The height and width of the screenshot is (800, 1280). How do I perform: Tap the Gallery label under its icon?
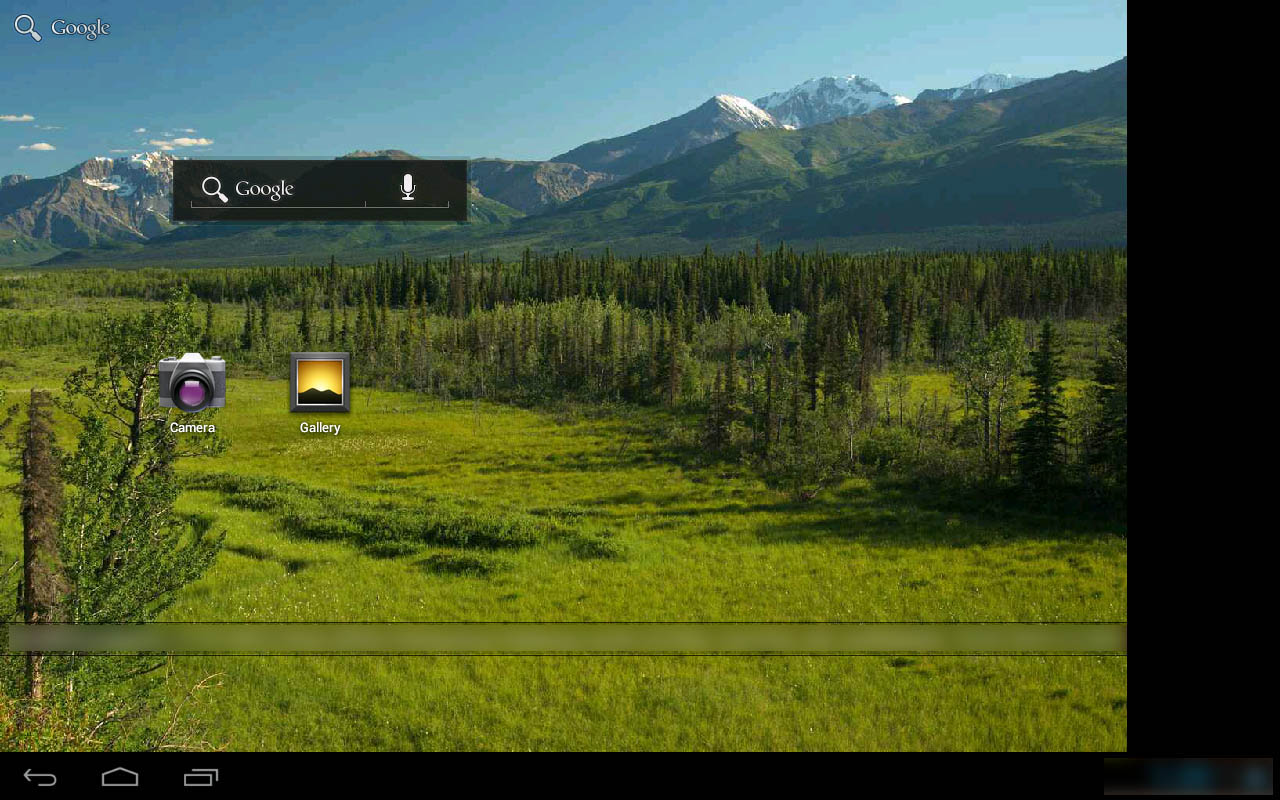(x=320, y=427)
